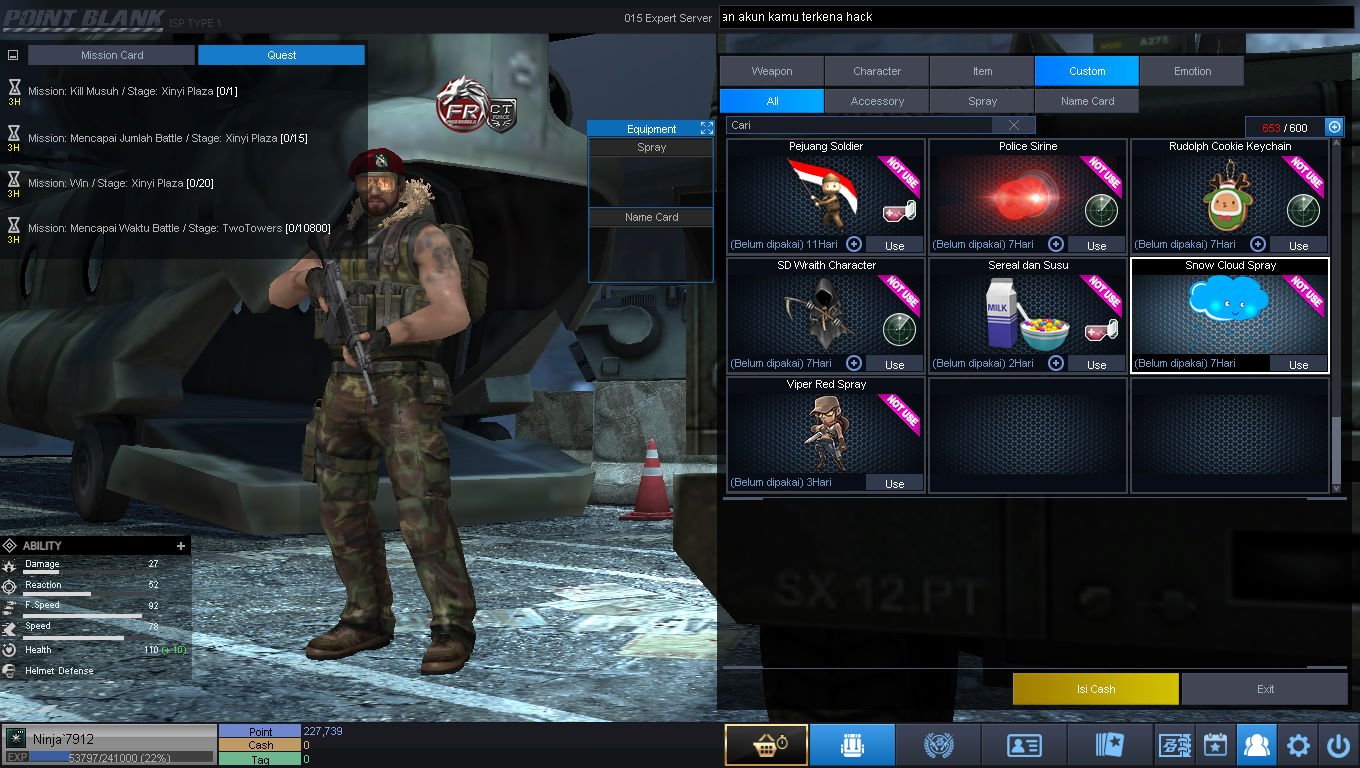Select the Police Sirine item card
1360x768 pixels.
1027,195
